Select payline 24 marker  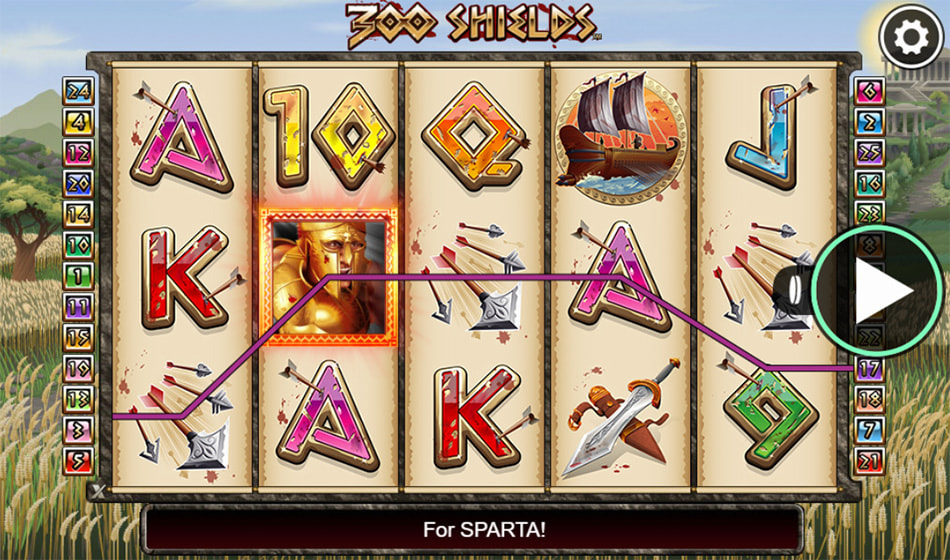point(78,92)
